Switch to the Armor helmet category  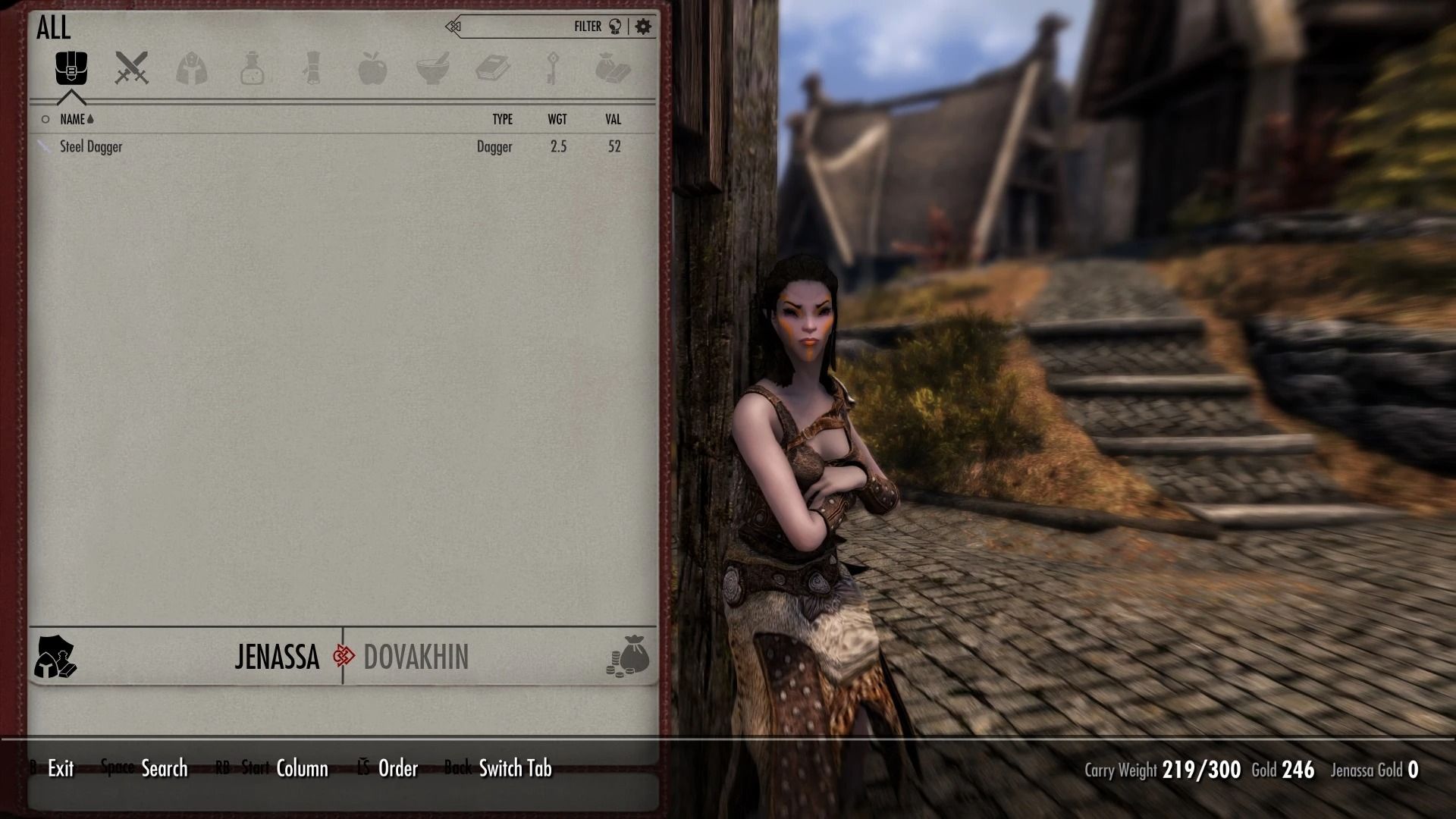[x=190, y=68]
